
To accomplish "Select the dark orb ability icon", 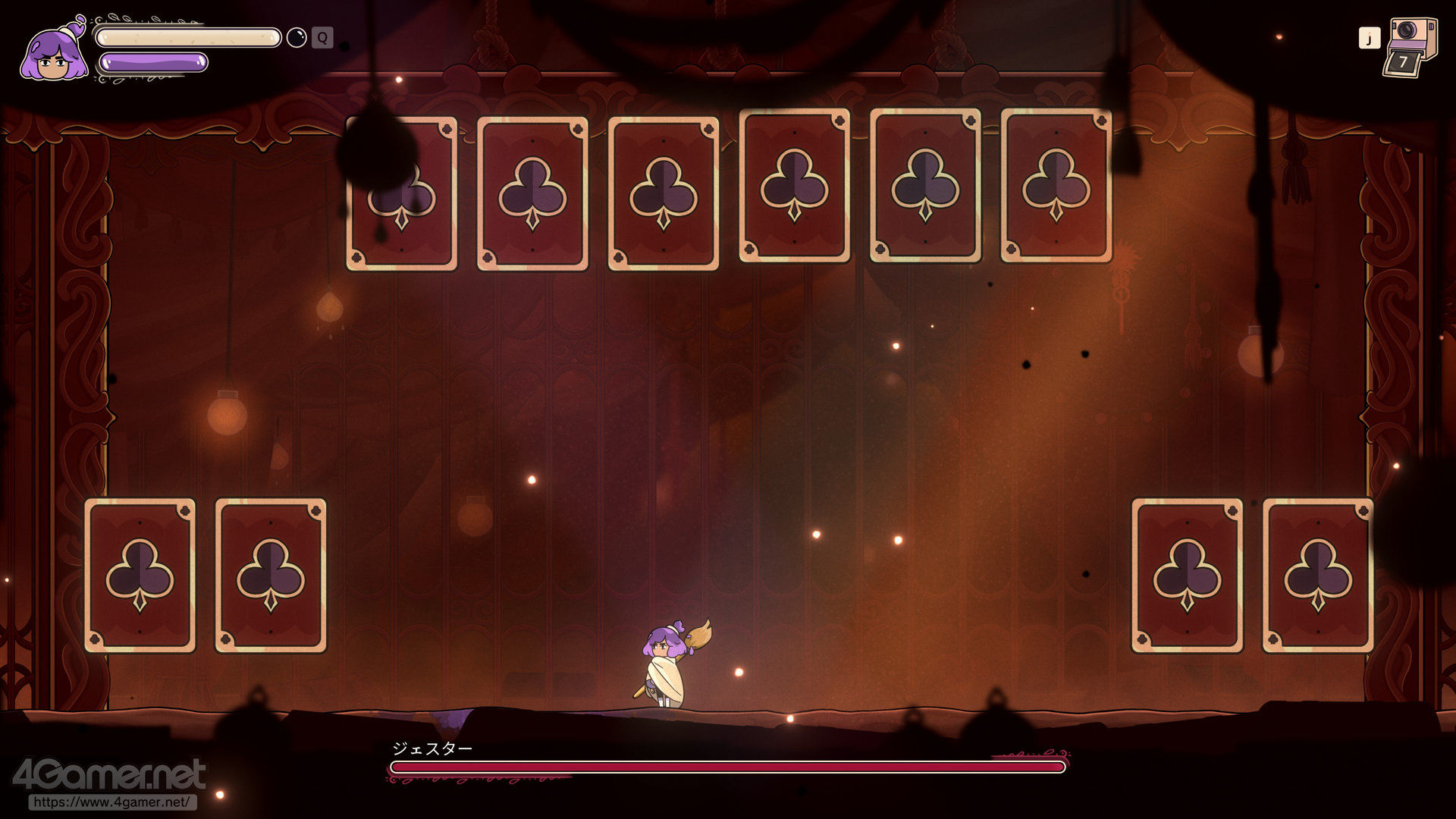I will 297,37.
